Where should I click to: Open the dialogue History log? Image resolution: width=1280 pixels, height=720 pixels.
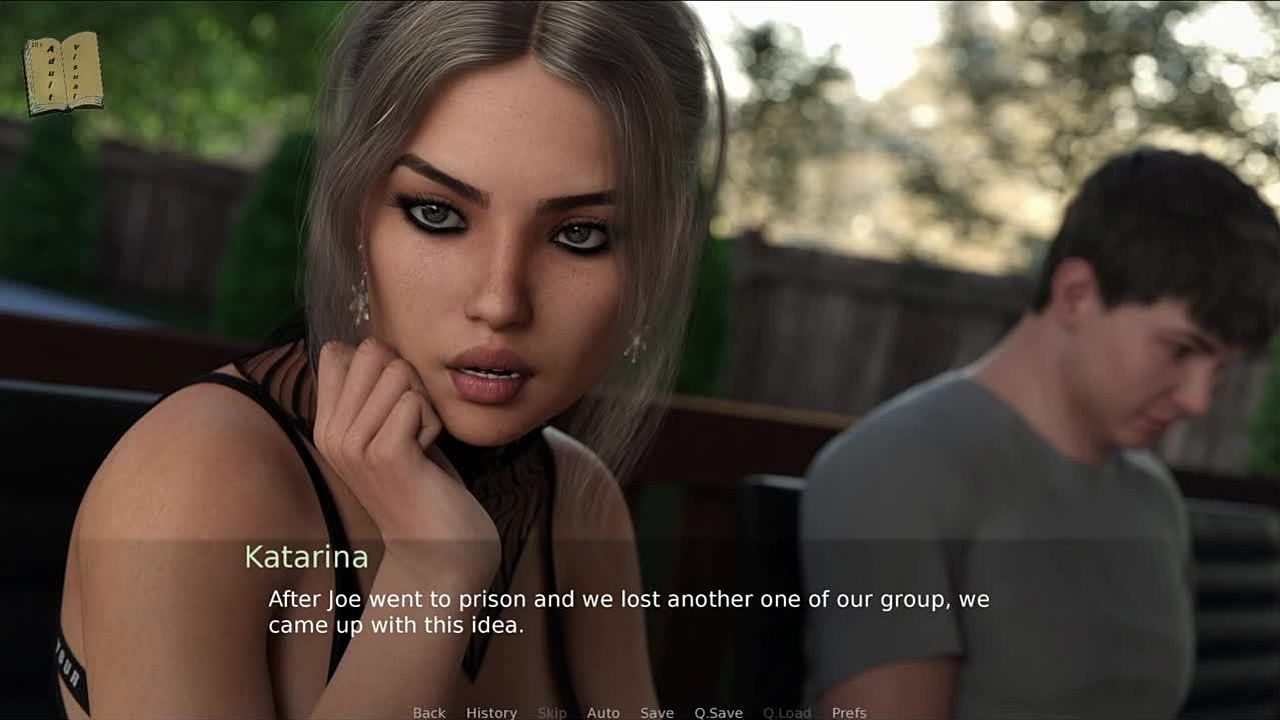491,712
